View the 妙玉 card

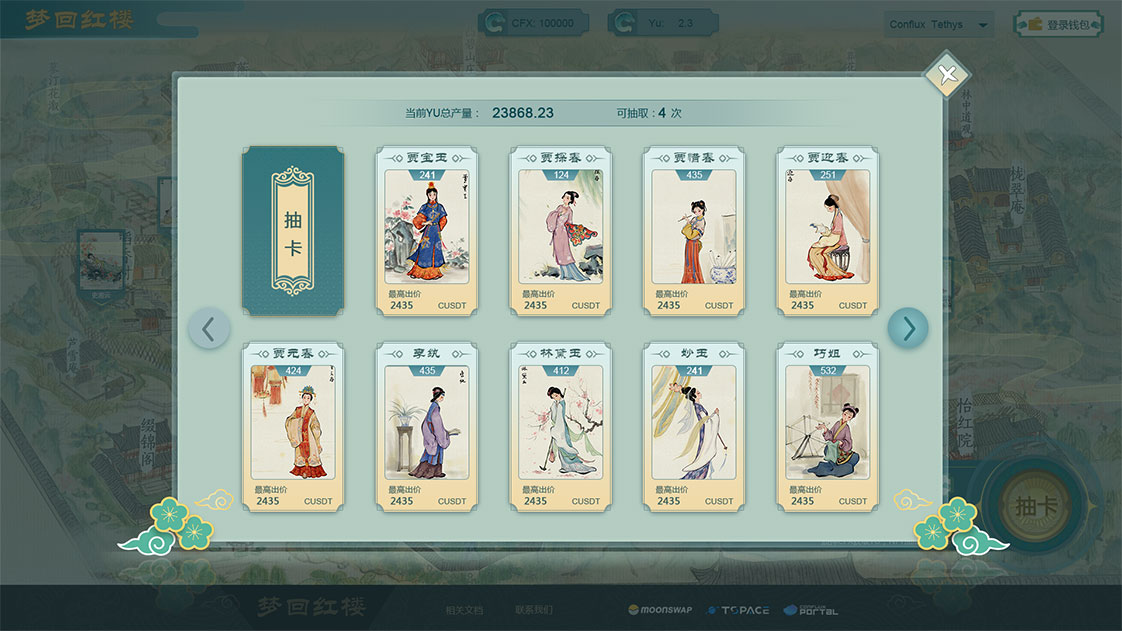tap(694, 427)
